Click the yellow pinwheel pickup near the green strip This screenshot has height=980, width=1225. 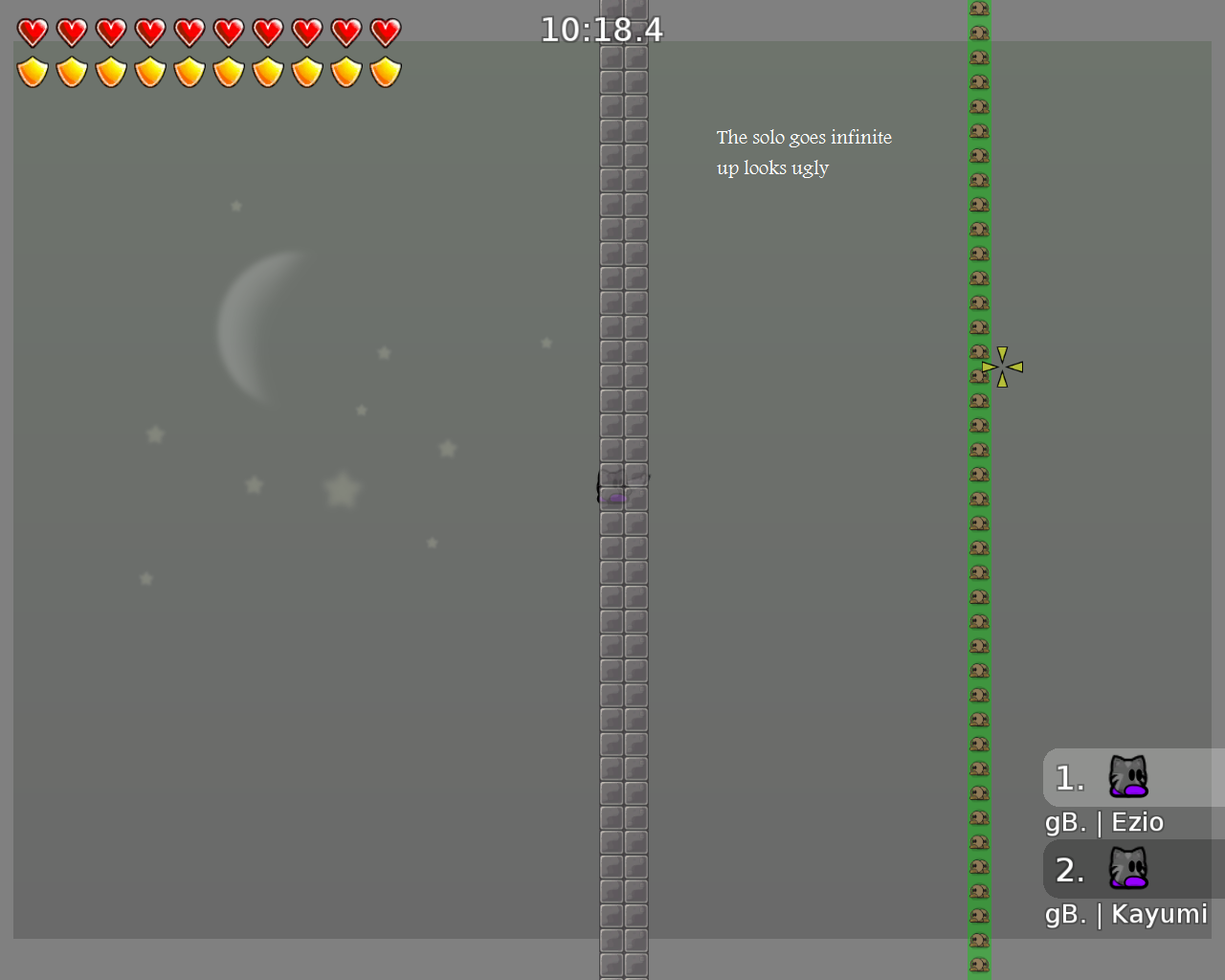click(x=1001, y=366)
